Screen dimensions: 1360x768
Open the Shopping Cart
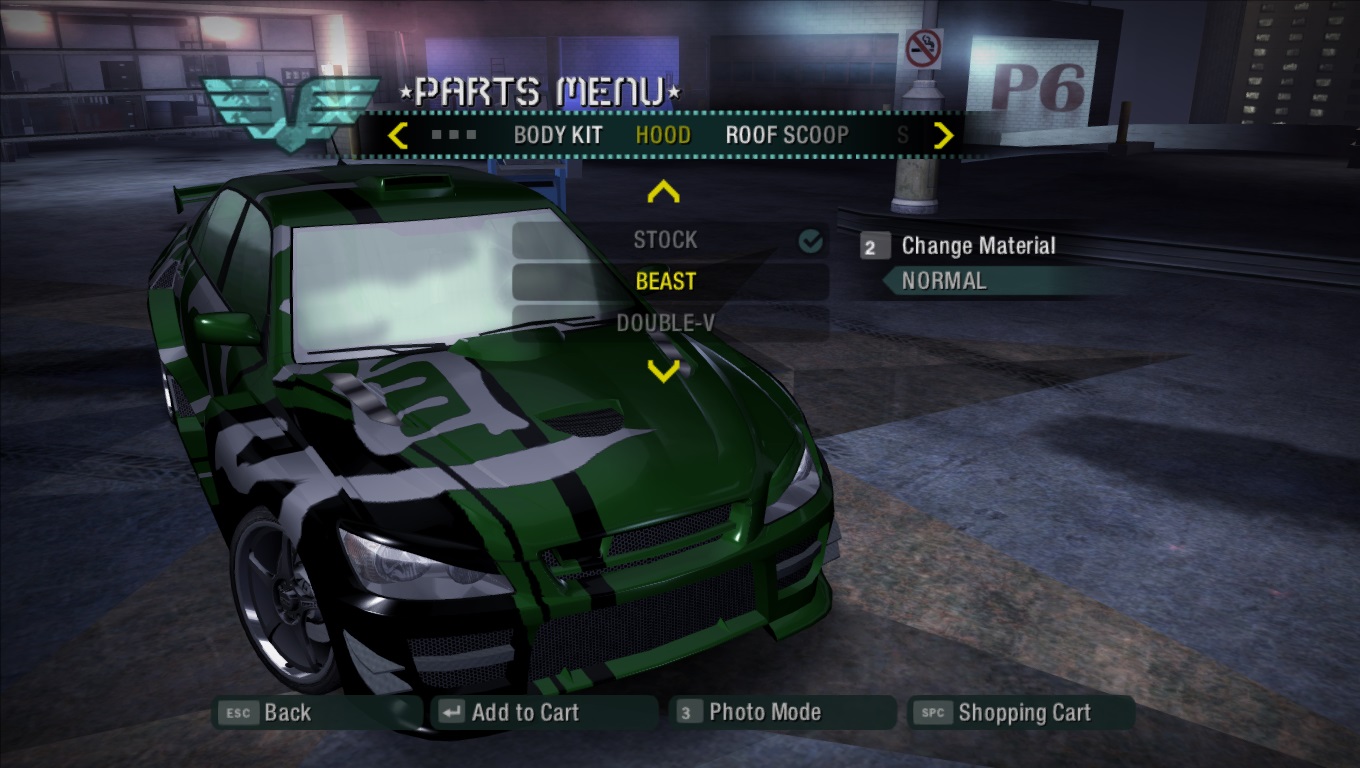click(x=1023, y=713)
